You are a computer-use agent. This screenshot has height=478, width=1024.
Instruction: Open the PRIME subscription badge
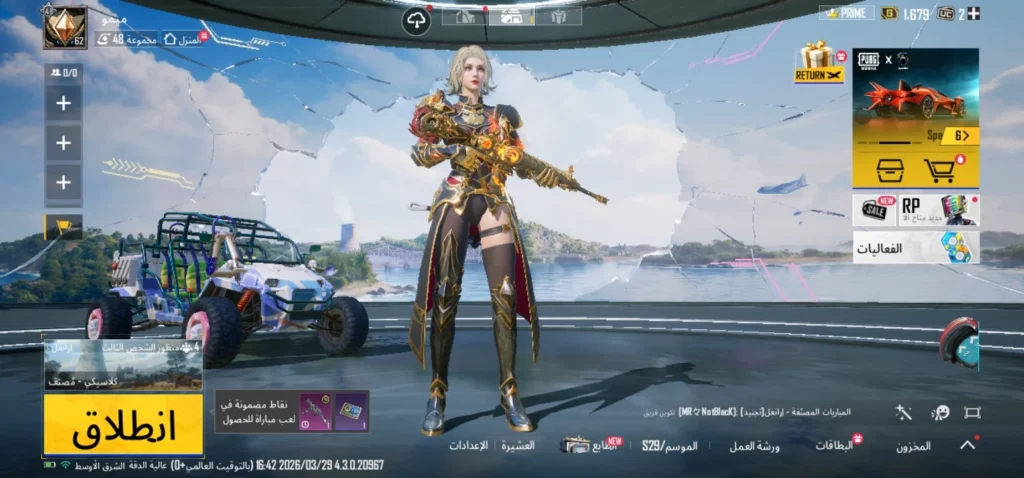(846, 13)
